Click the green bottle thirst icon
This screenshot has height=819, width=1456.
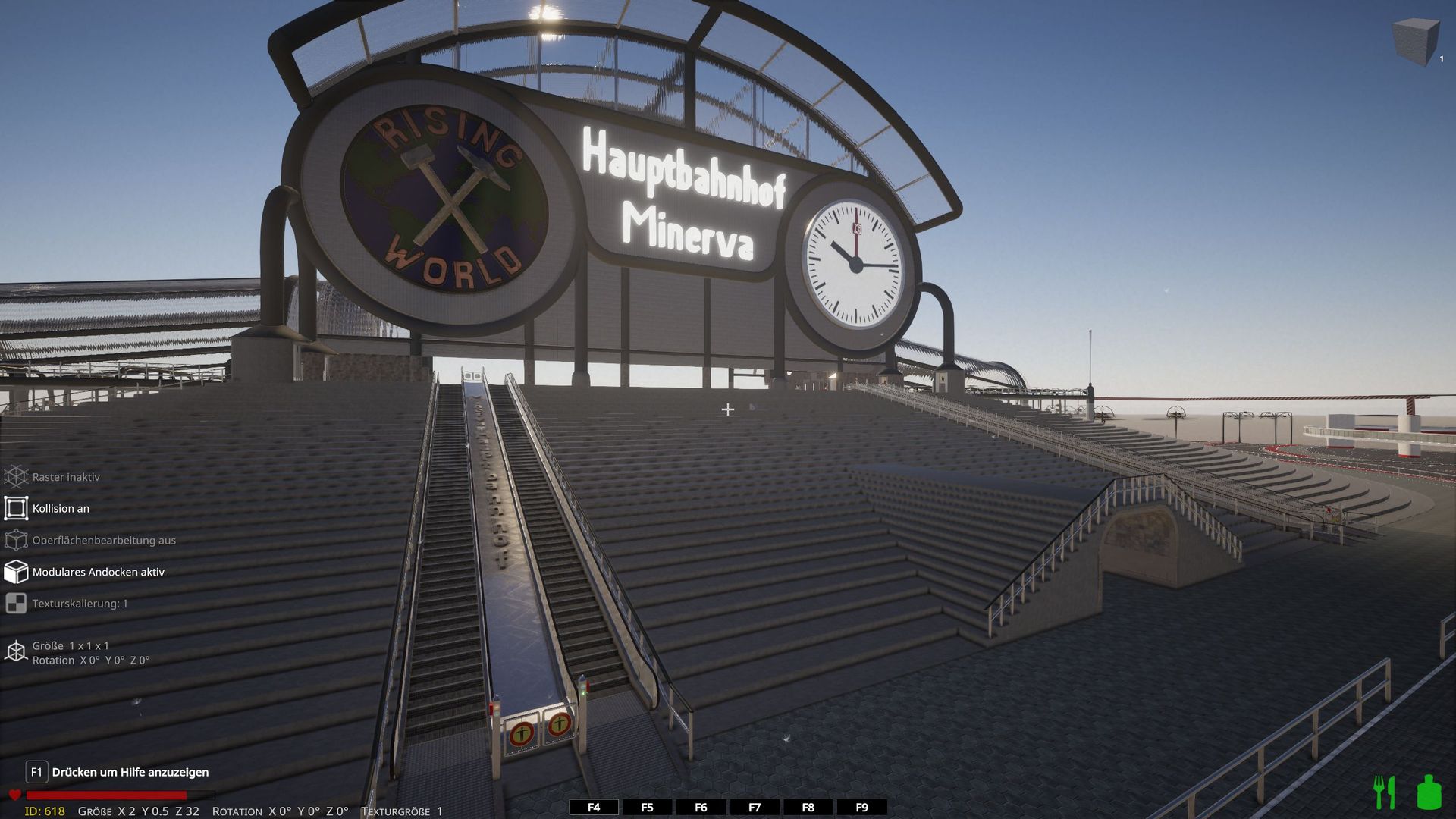1429,792
